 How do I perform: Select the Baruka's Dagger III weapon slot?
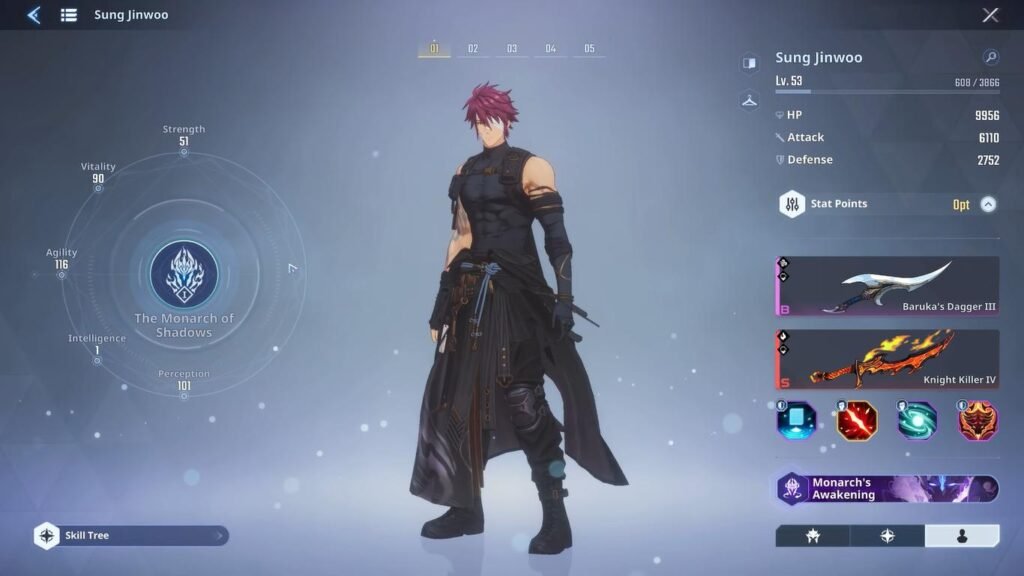887,286
